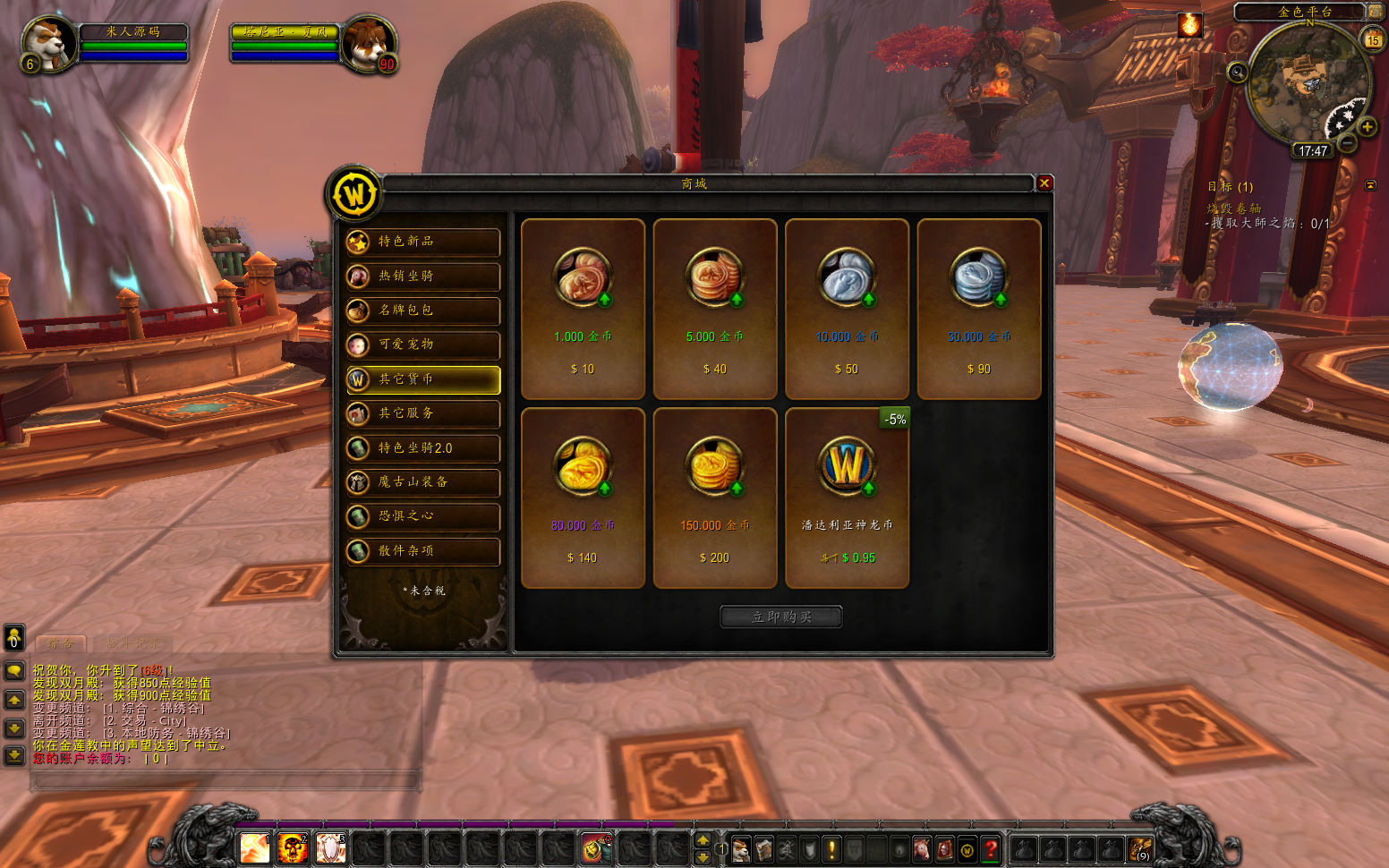Pick the 10,000 gold coin pack
Screen dimensions: 1389x868
847,309
